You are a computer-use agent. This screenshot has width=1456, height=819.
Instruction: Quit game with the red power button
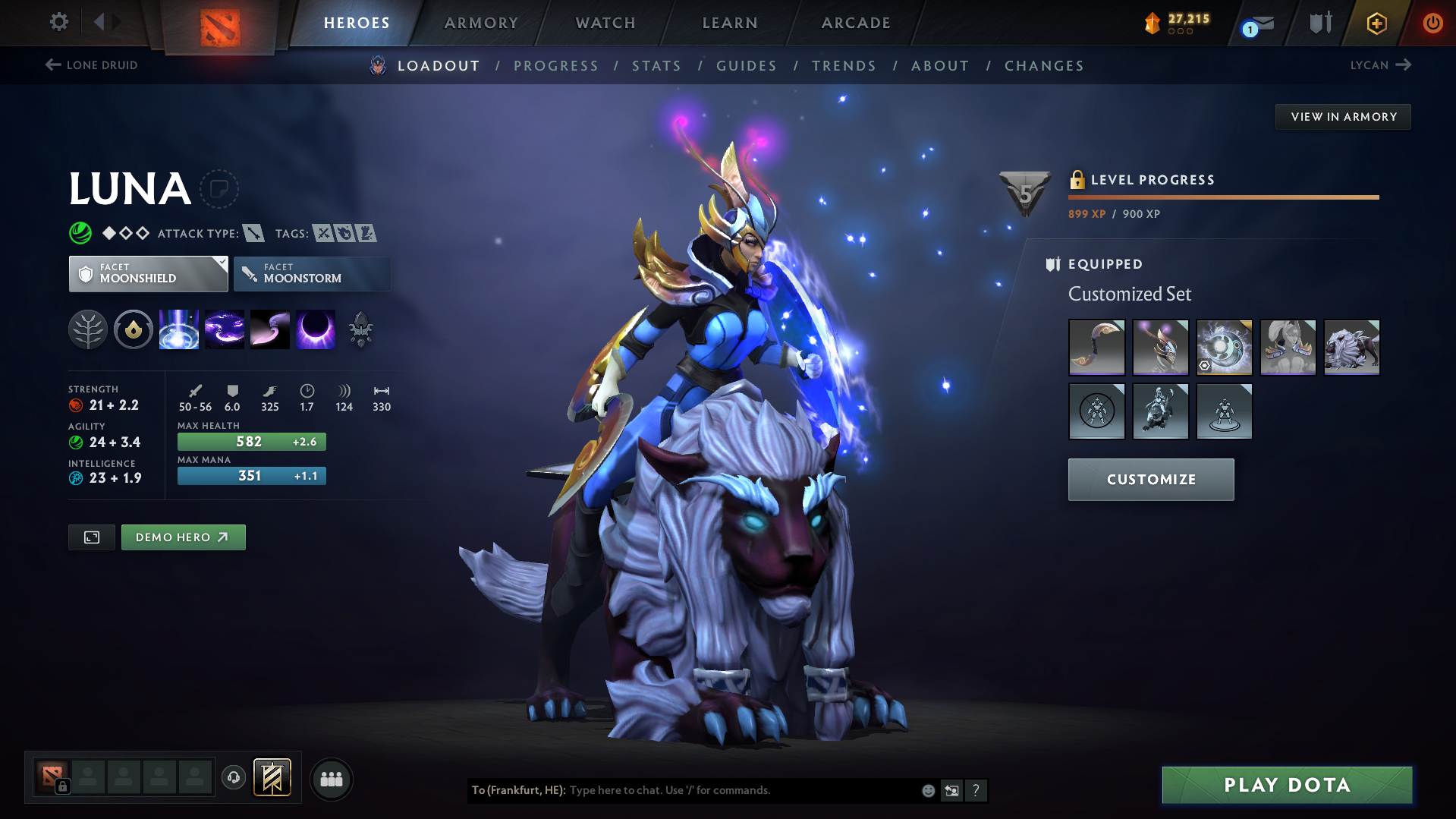point(1432,23)
